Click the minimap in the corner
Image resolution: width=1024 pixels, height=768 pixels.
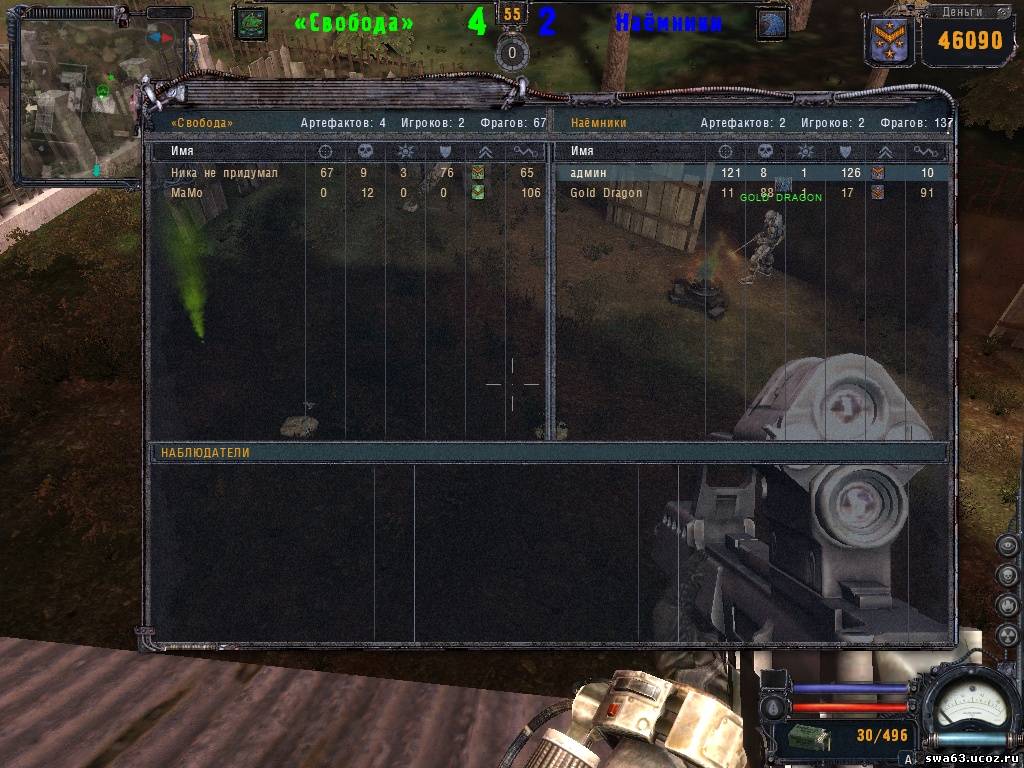pyautogui.click(x=78, y=100)
